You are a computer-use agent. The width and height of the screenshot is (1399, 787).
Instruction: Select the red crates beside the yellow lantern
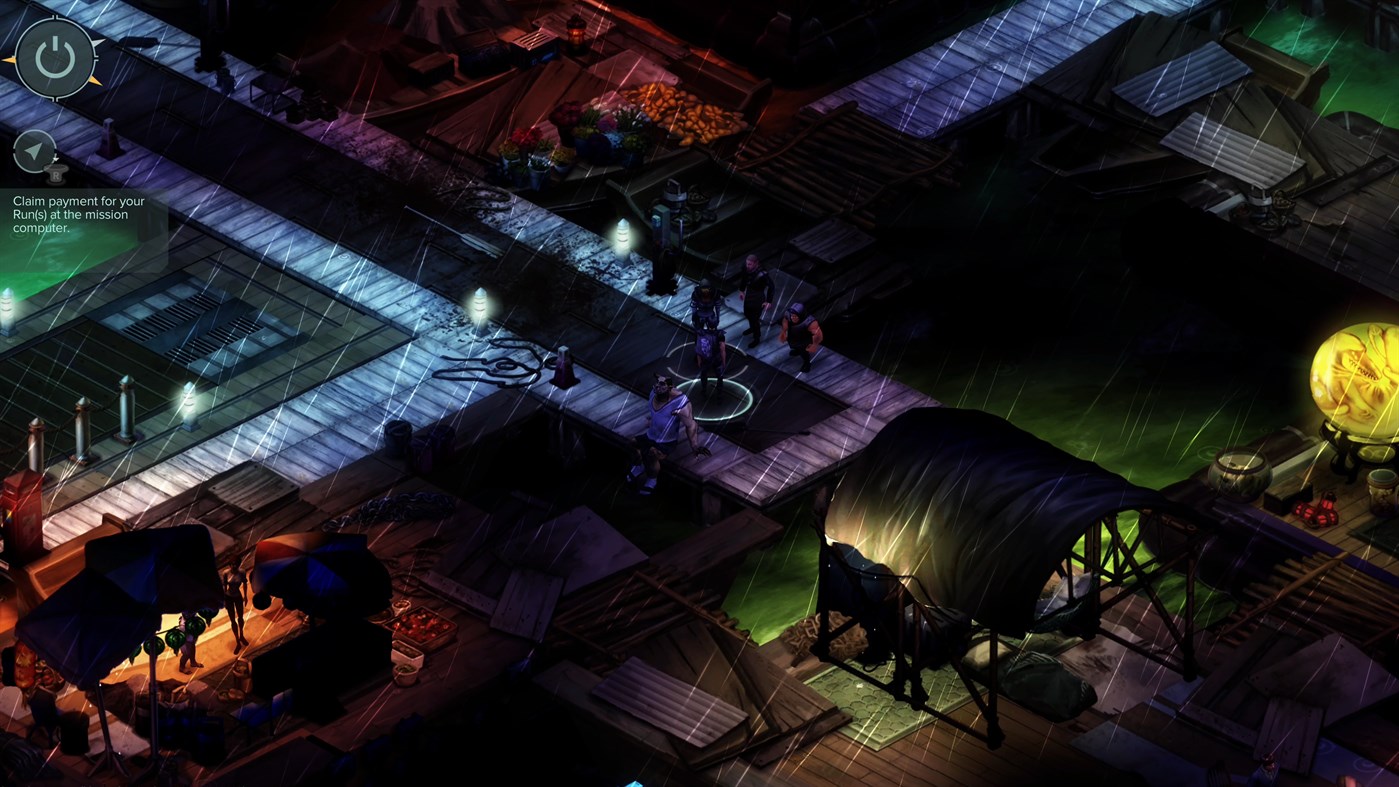(1316, 510)
